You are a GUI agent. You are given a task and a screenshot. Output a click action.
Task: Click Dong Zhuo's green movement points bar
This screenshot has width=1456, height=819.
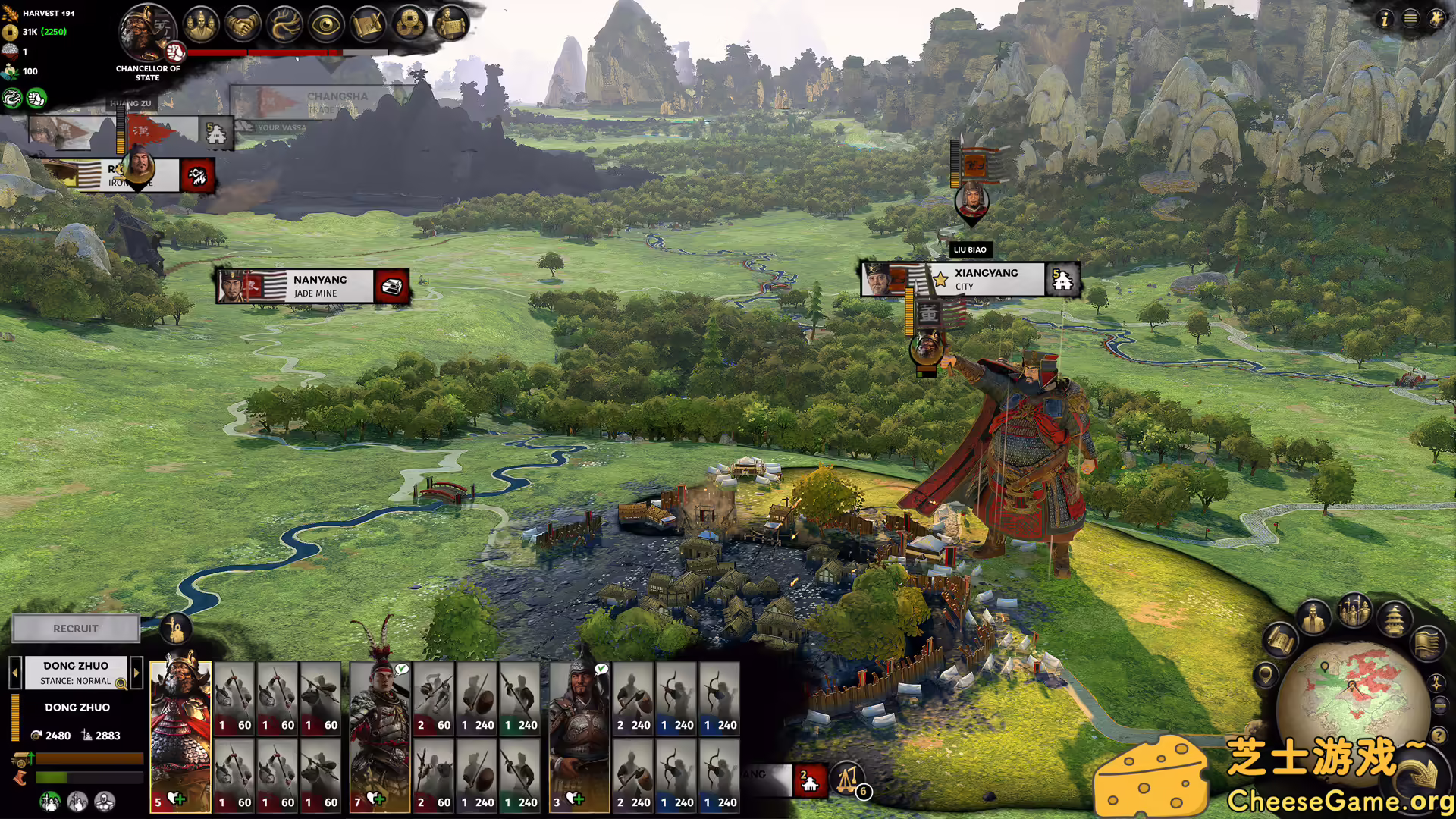coord(88,777)
